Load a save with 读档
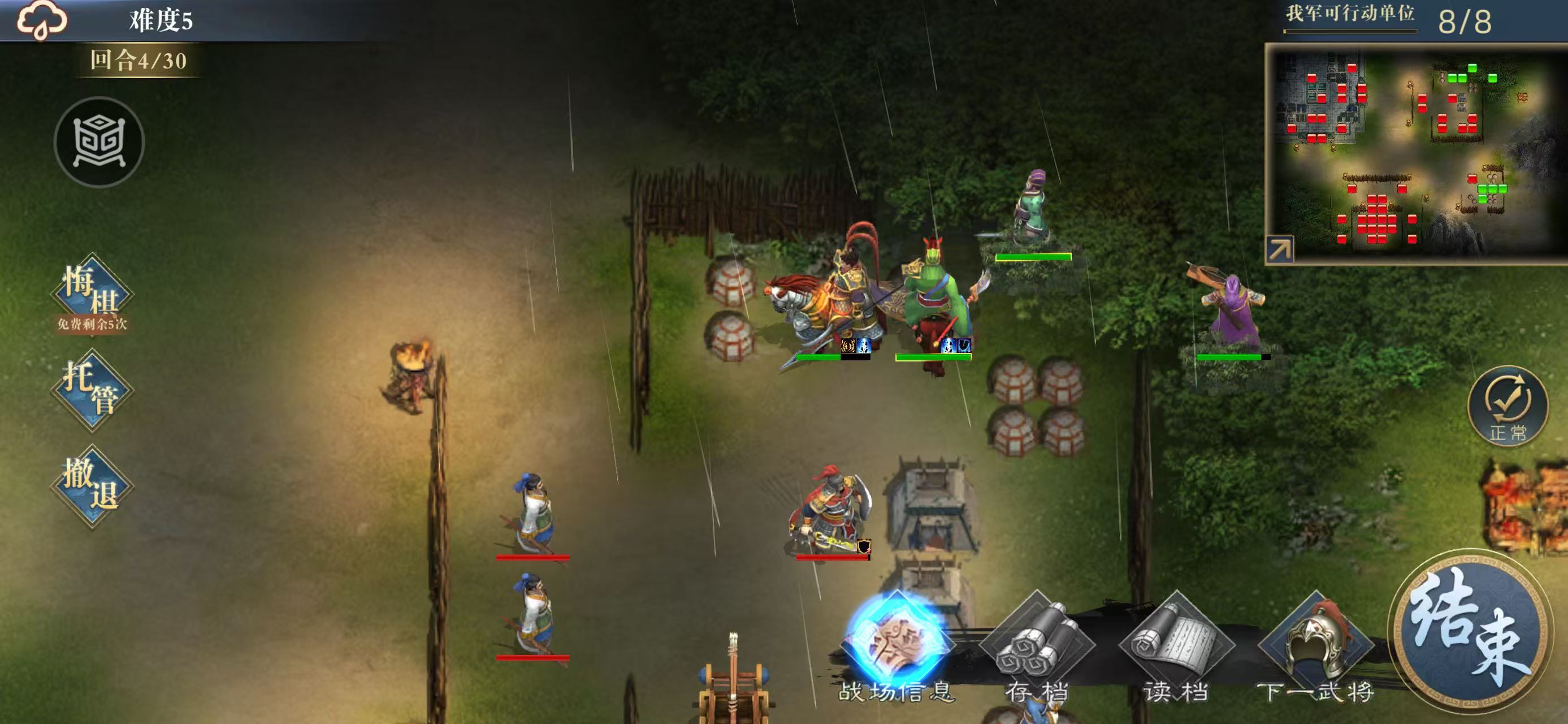The width and height of the screenshot is (1568, 724). click(1176, 649)
